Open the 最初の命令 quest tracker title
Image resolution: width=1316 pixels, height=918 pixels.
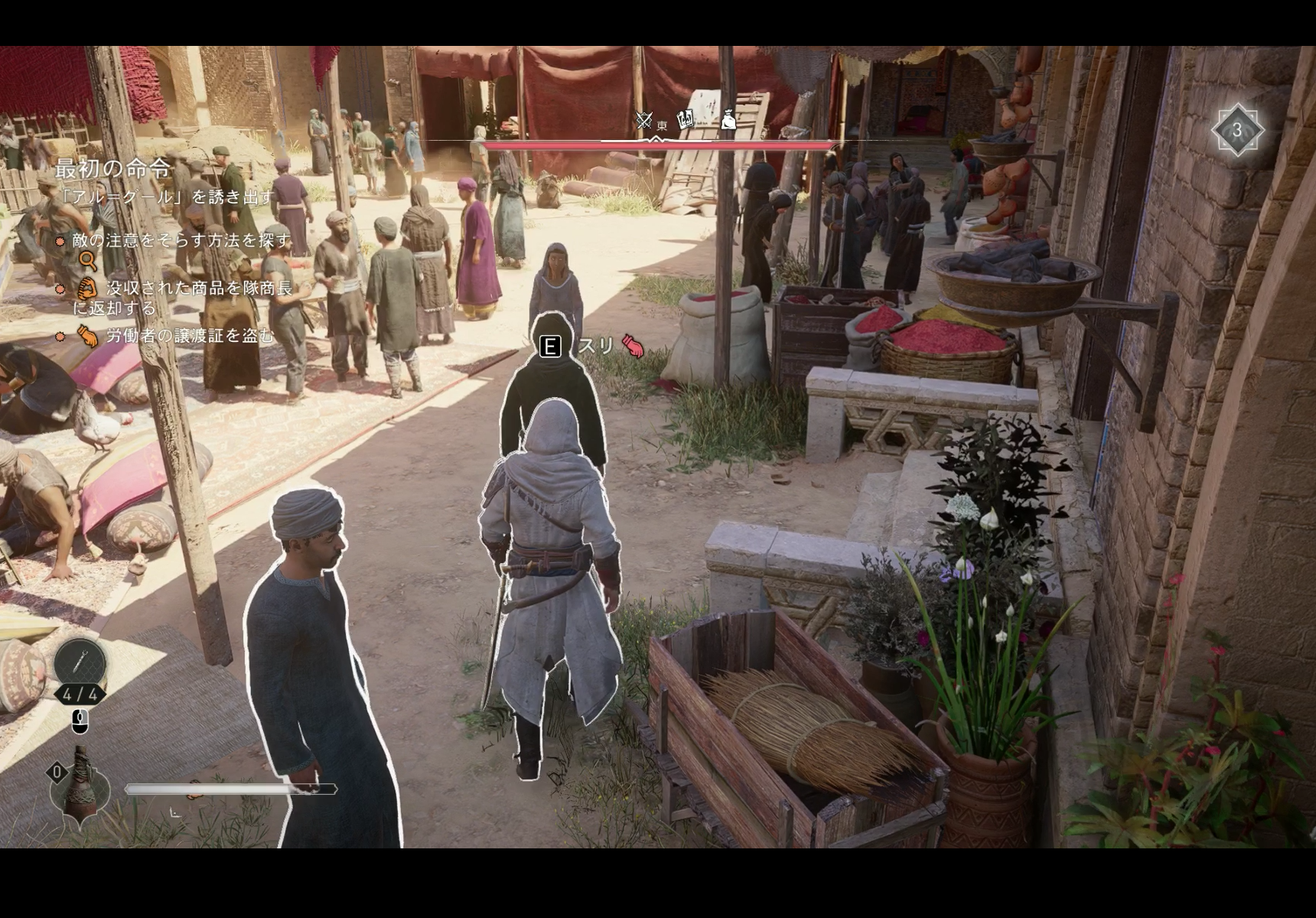click(x=112, y=168)
